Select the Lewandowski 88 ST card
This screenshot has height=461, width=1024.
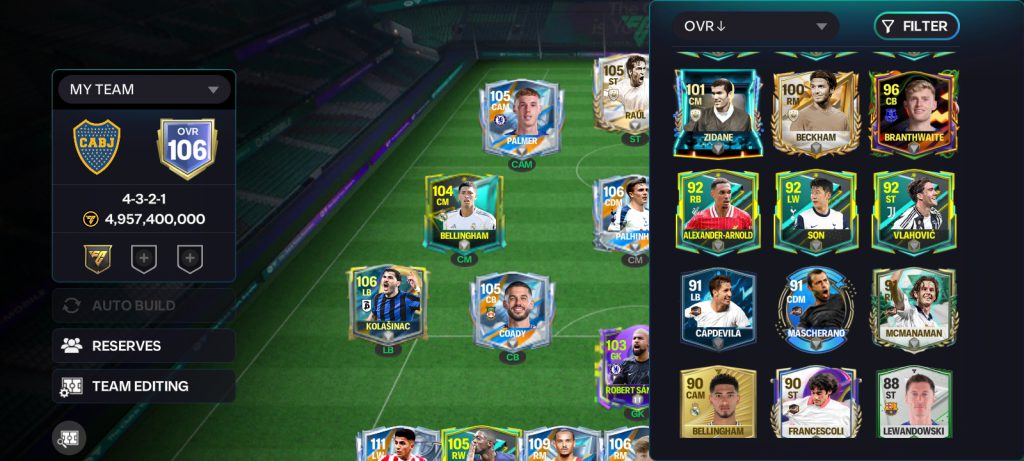913,402
